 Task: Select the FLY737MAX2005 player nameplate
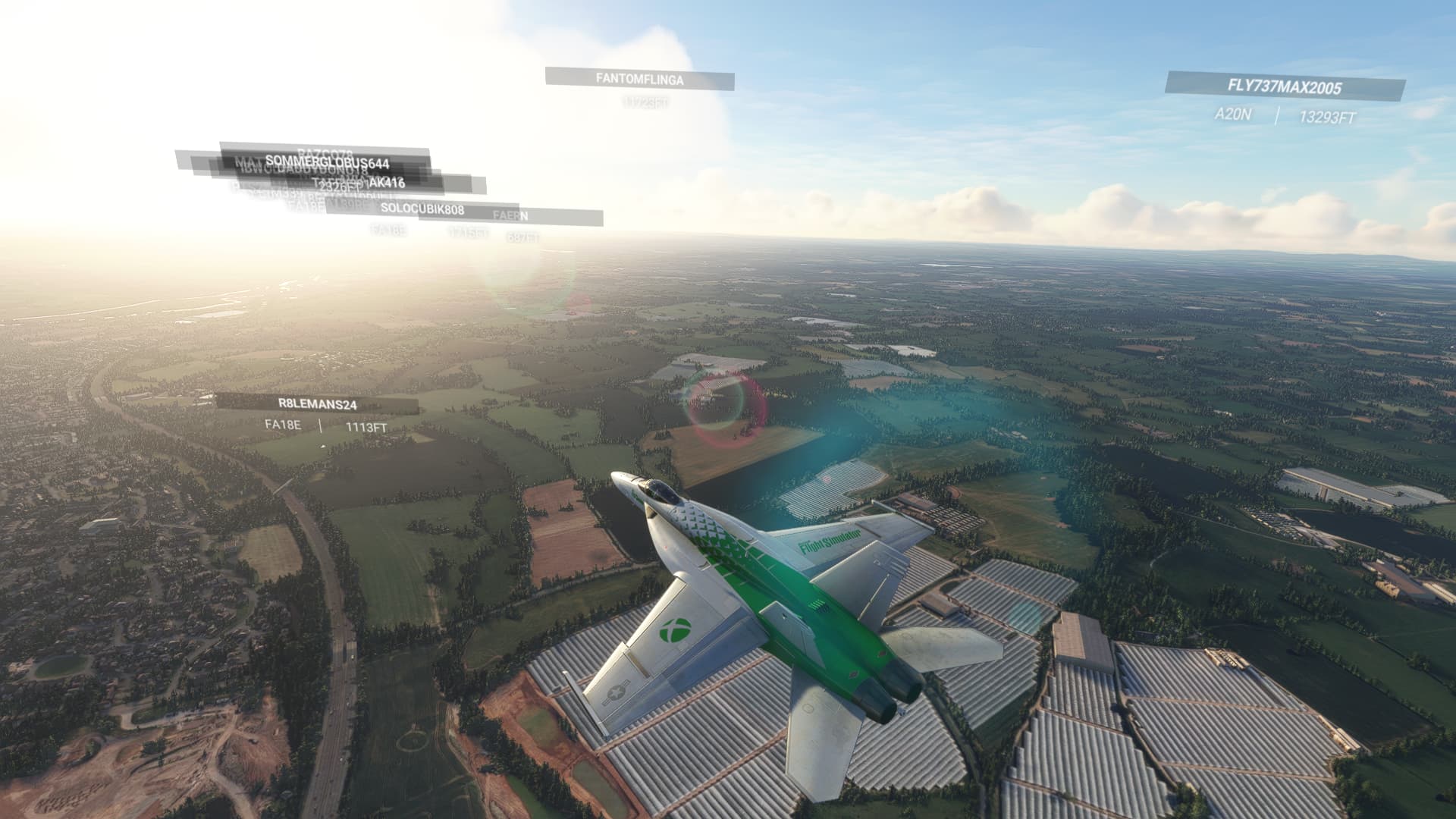[x=1284, y=86]
